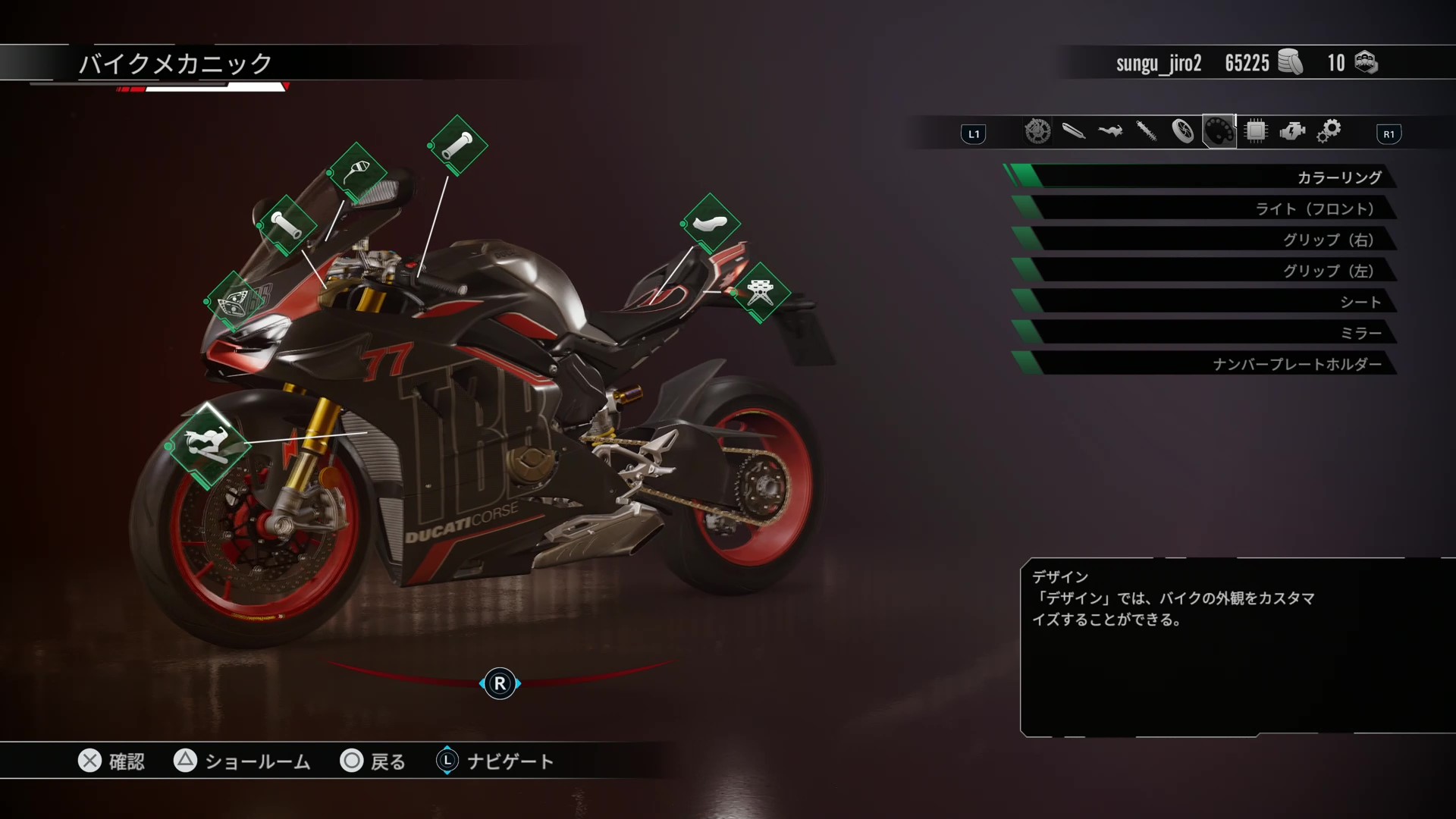Choose the fairing colouring diamond by front wheel
This screenshot has height=819, width=1456.
(x=208, y=445)
